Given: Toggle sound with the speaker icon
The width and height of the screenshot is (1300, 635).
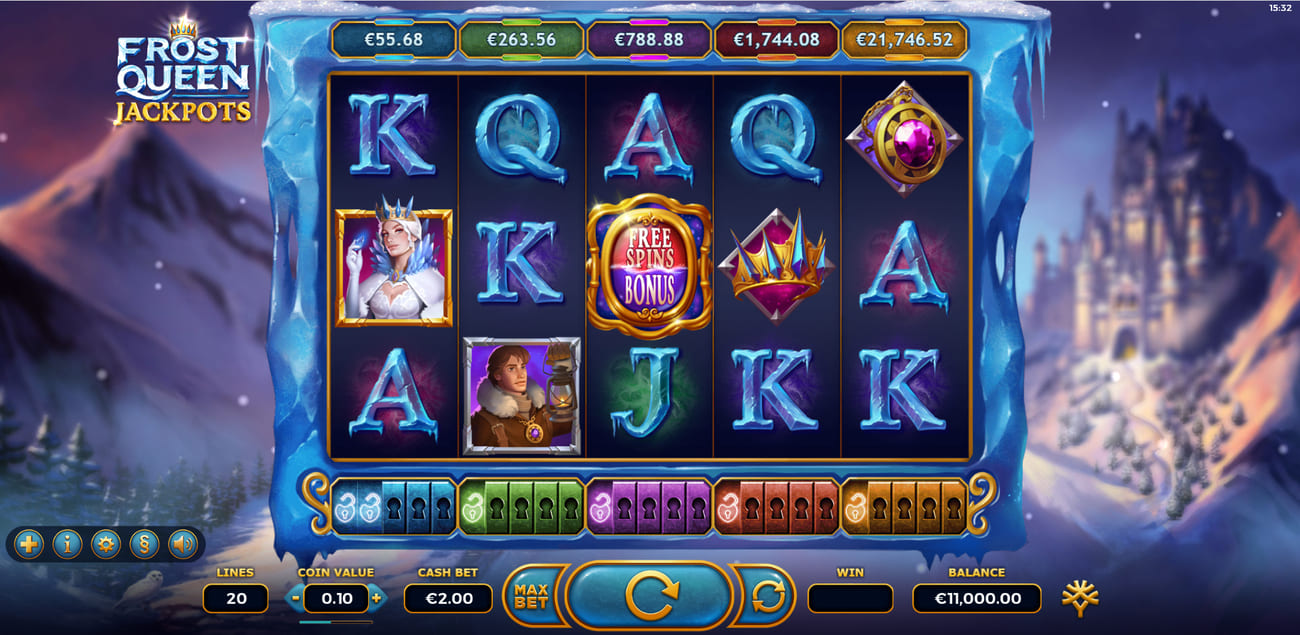Looking at the screenshot, I should tap(181, 544).
